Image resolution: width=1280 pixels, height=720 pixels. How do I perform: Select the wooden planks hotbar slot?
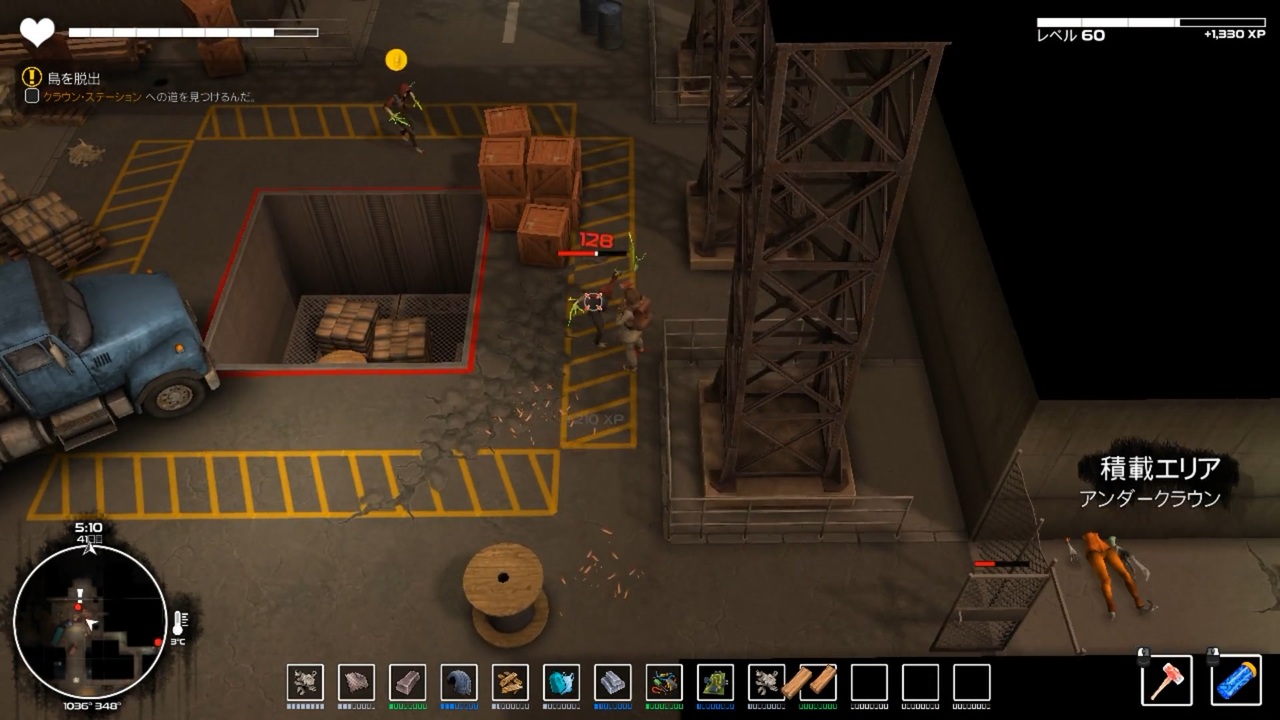tap(817, 682)
